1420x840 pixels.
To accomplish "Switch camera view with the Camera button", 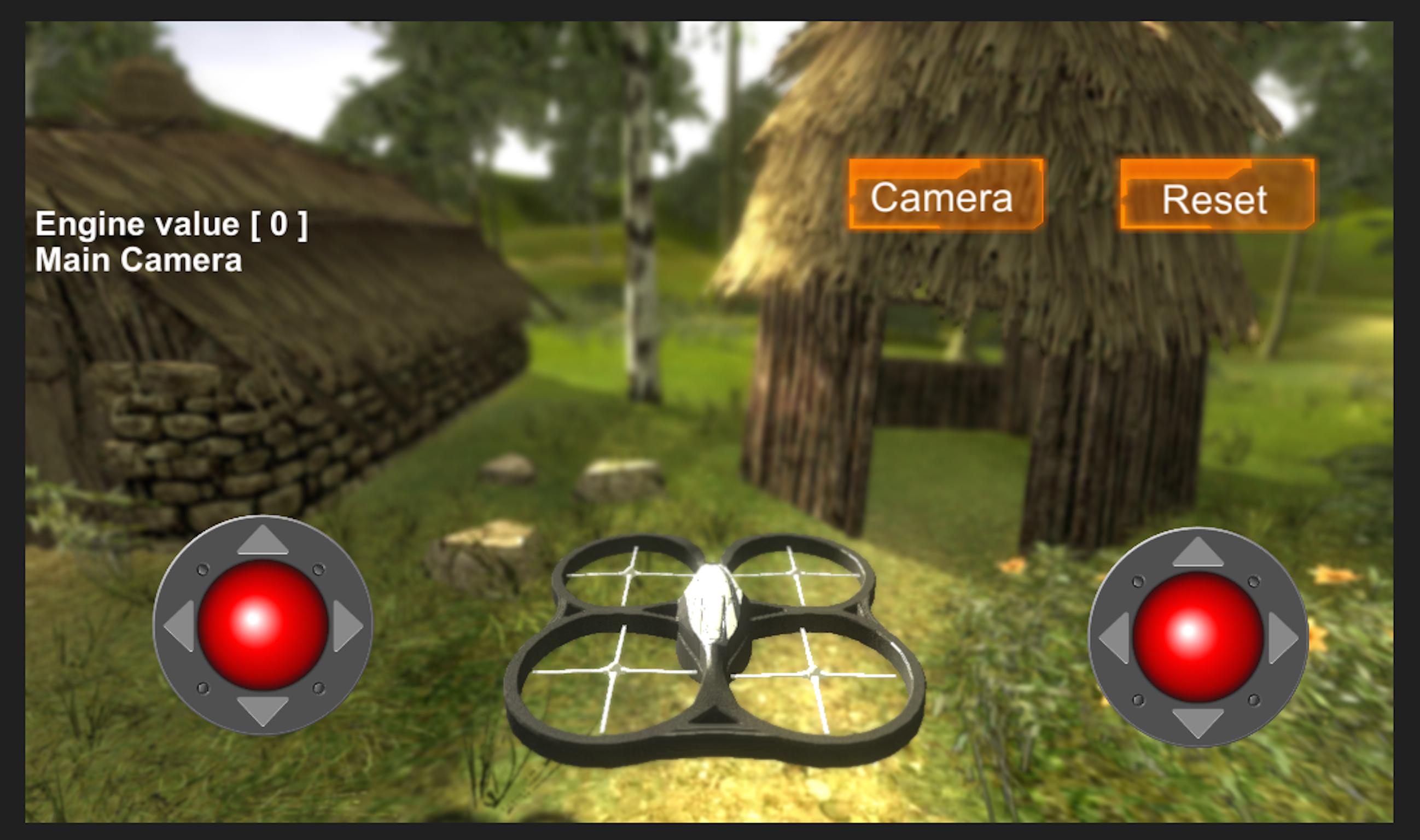I will [941, 198].
